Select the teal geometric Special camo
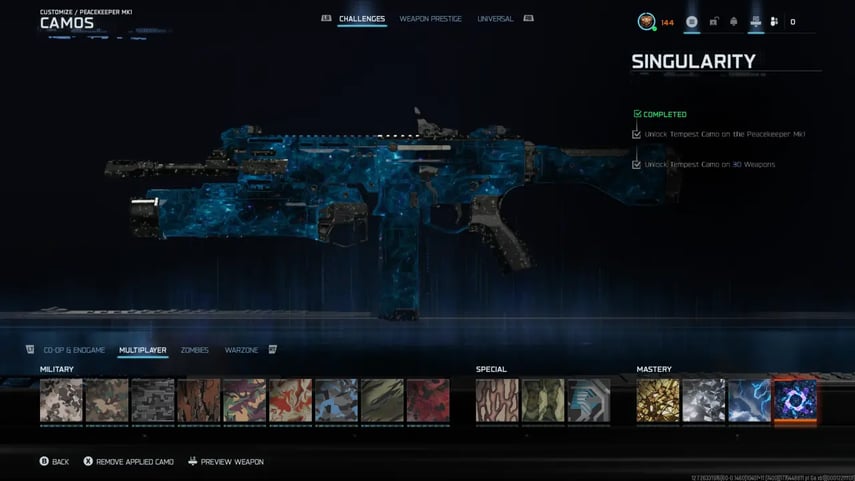 tap(589, 400)
